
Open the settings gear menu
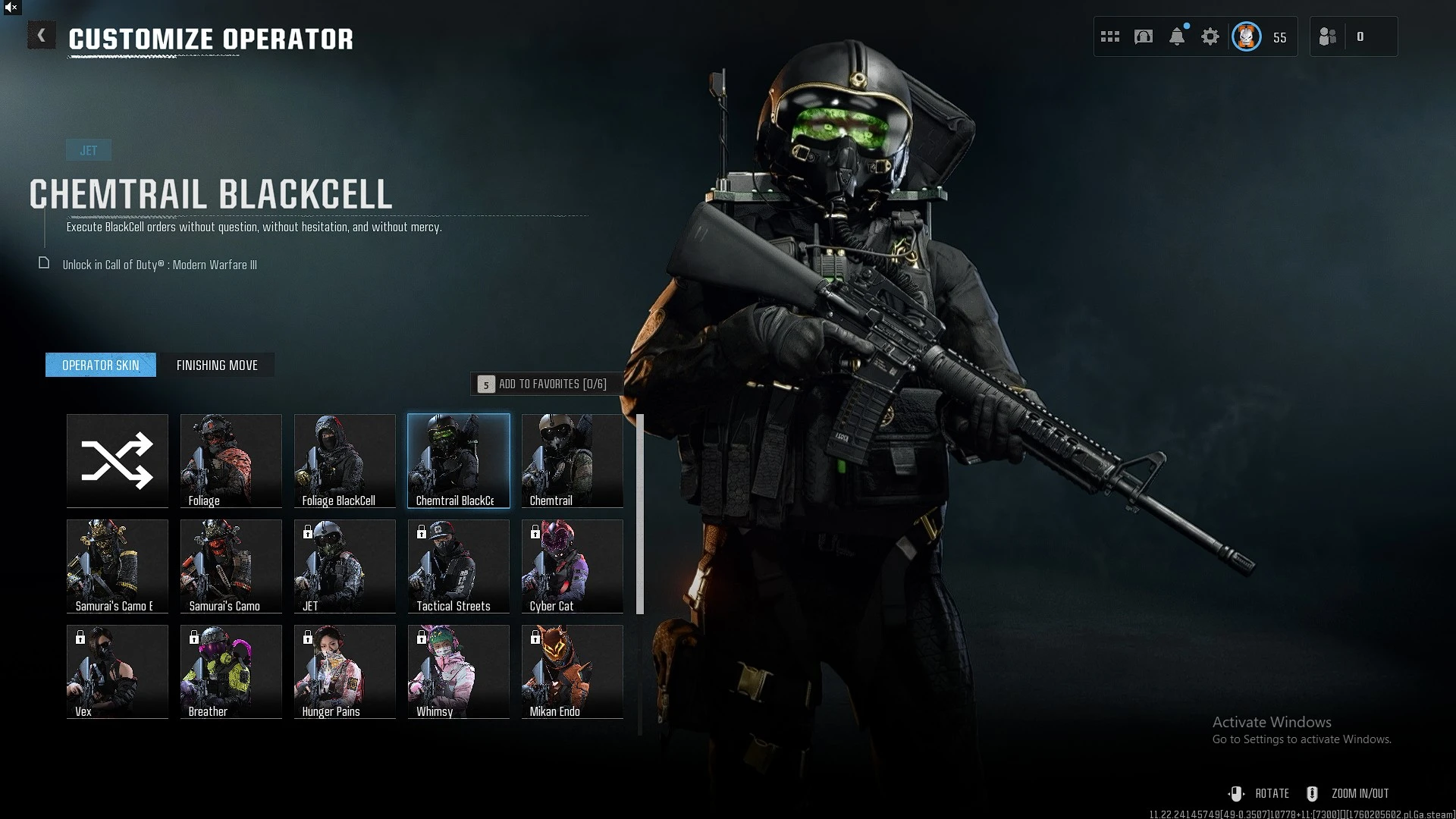click(1210, 36)
